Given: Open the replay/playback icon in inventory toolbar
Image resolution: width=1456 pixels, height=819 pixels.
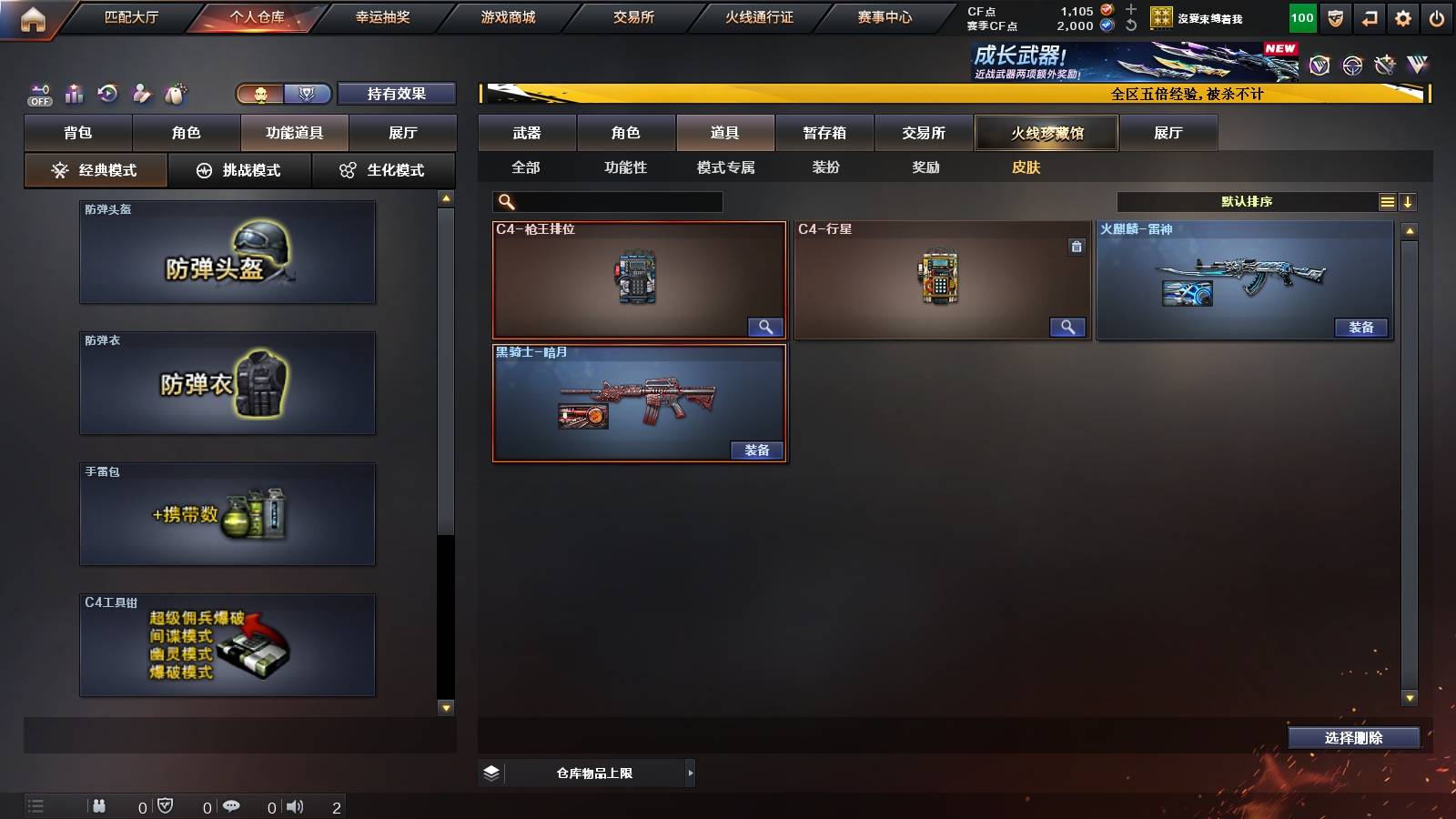Looking at the screenshot, I should click(109, 89).
